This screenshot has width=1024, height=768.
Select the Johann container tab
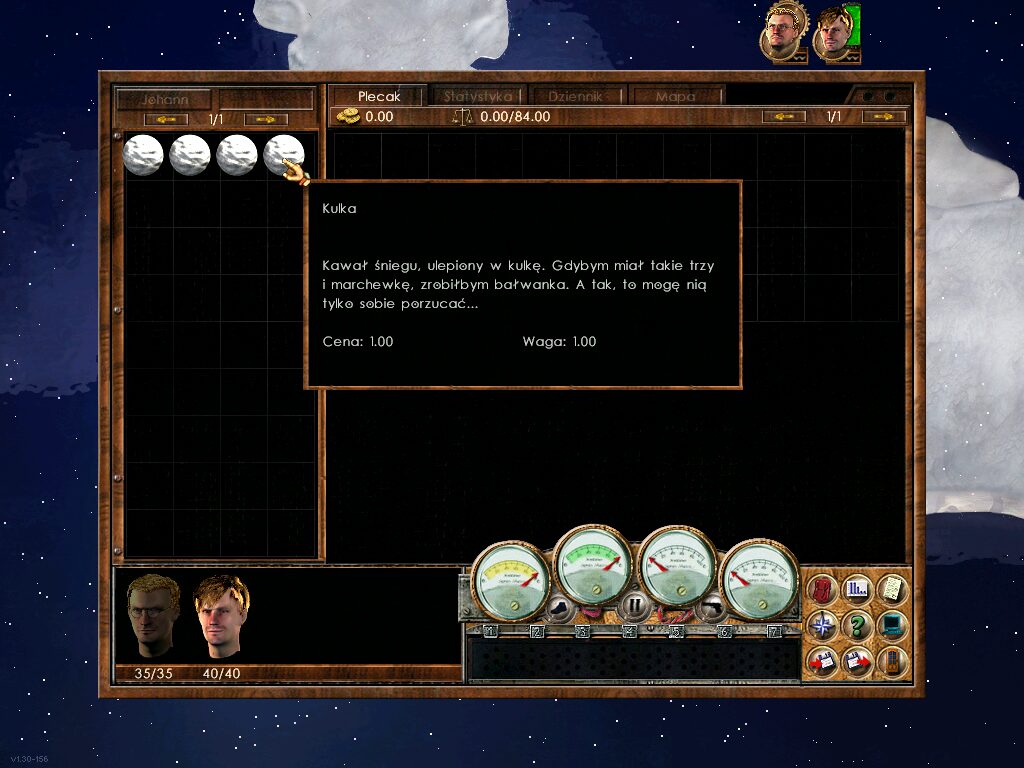163,99
